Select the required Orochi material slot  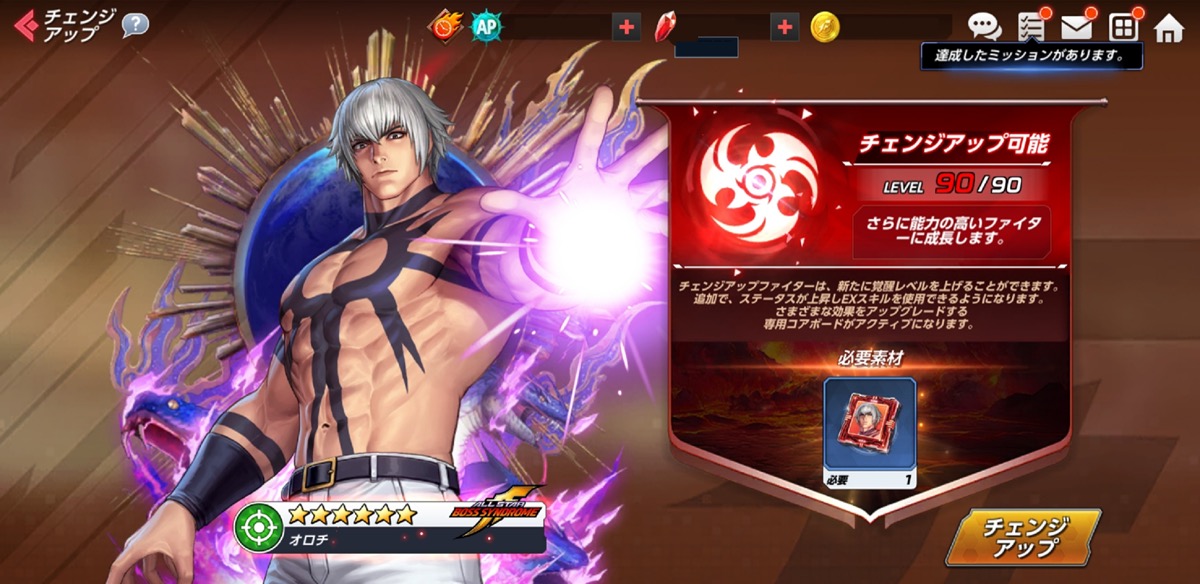(x=869, y=423)
